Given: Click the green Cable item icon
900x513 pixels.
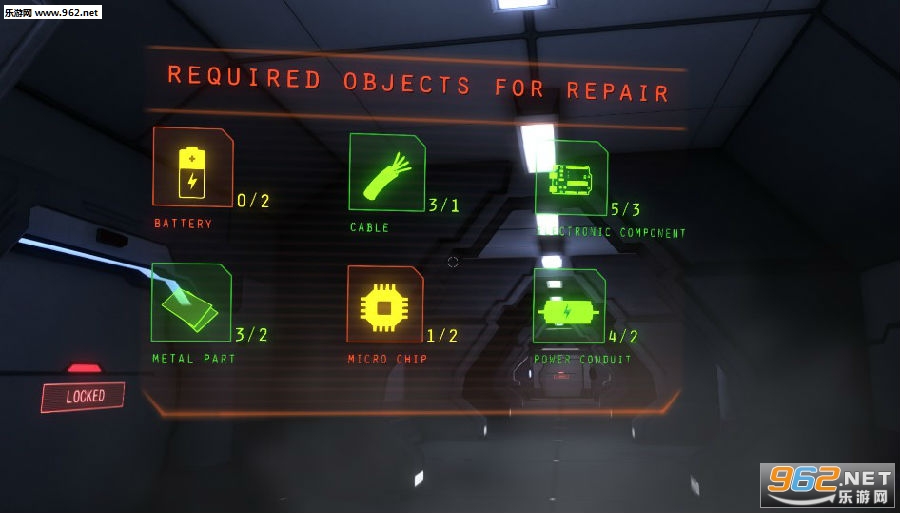Looking at the screenshot, I should (386, 173).
